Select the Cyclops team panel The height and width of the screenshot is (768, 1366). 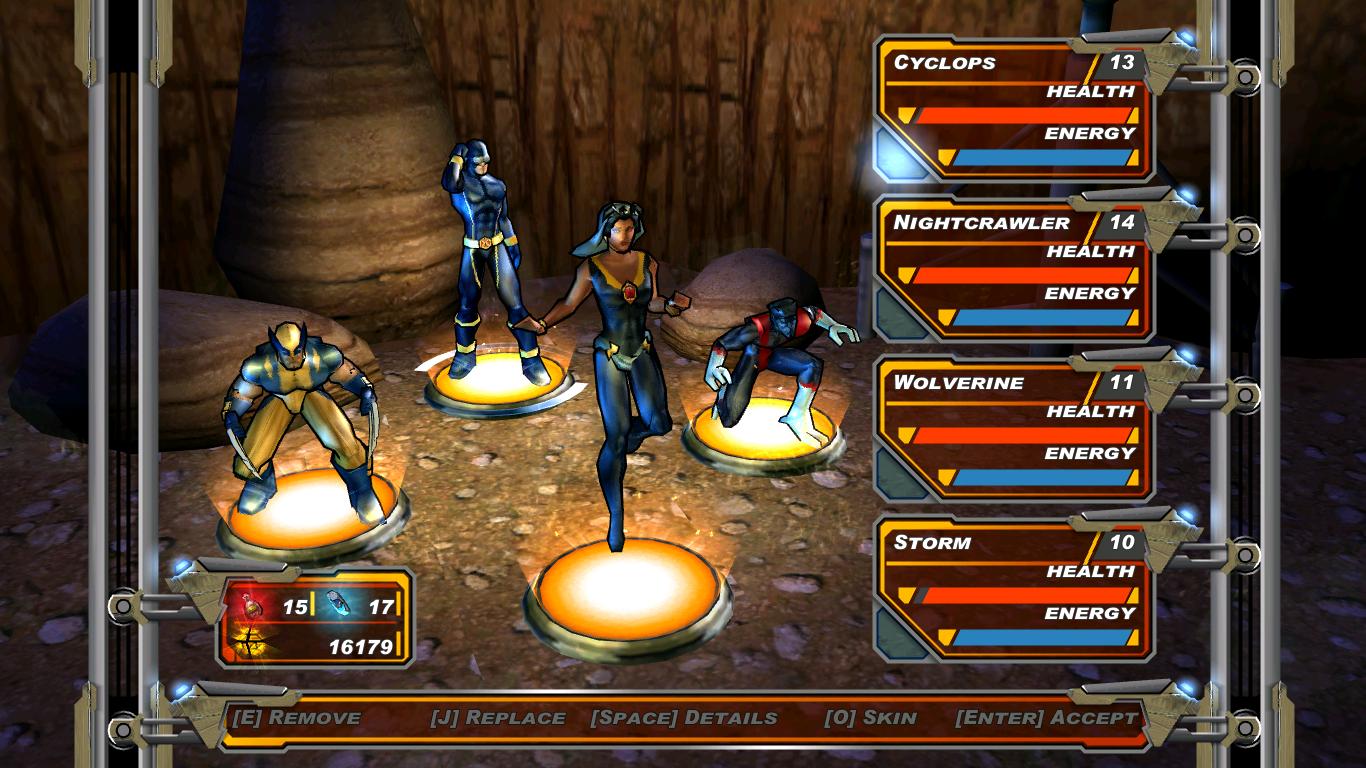[1015, 110]
